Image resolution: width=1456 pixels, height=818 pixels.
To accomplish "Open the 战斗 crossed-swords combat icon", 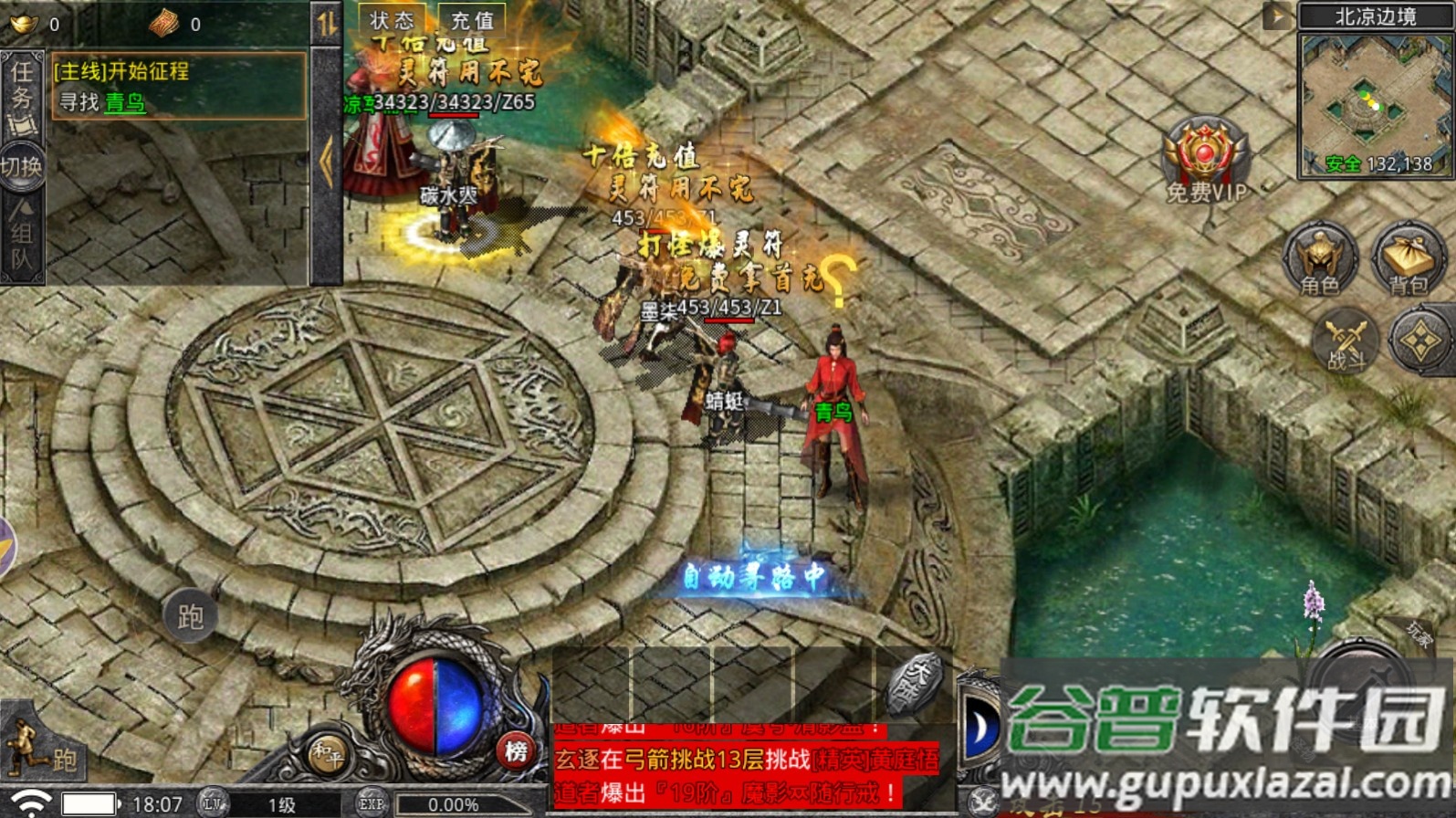I will [x=1346, y=342].
